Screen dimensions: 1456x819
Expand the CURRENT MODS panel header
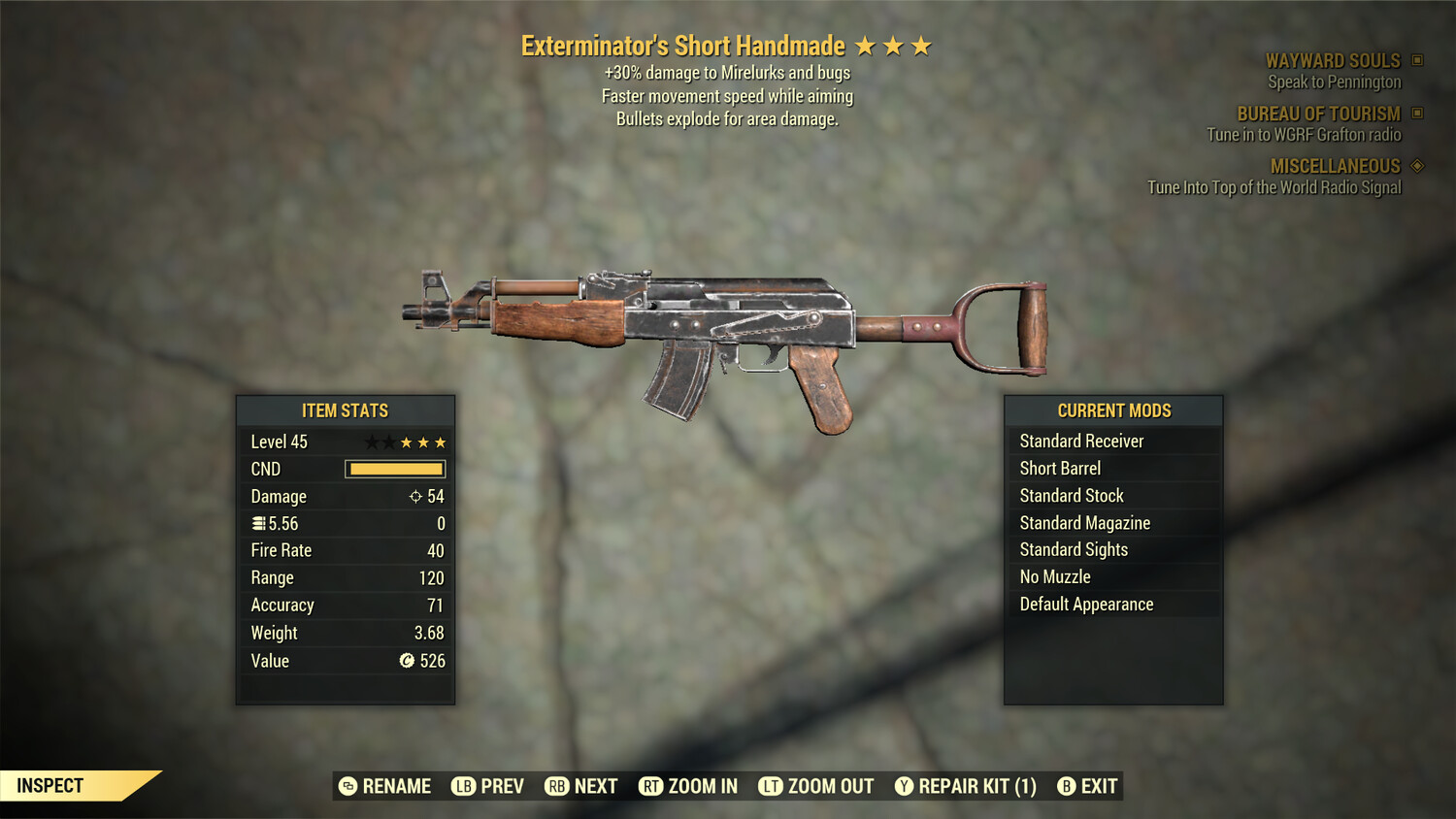[1112, 410]
